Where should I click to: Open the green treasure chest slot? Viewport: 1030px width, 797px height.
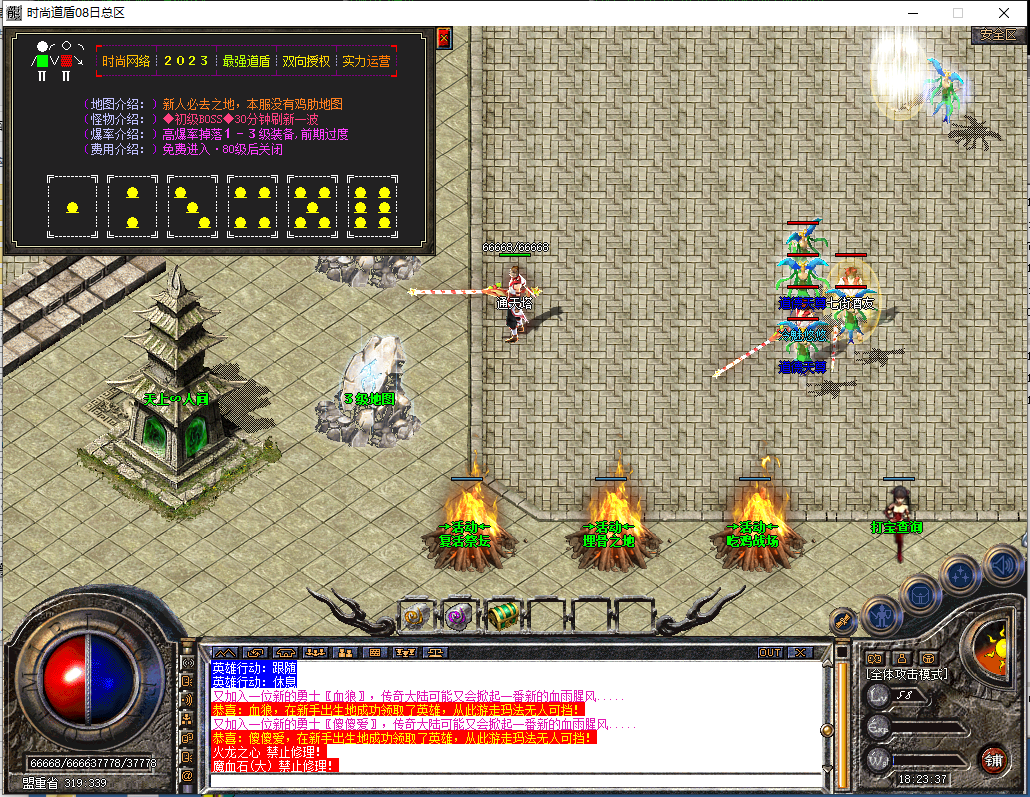(502, 616)
